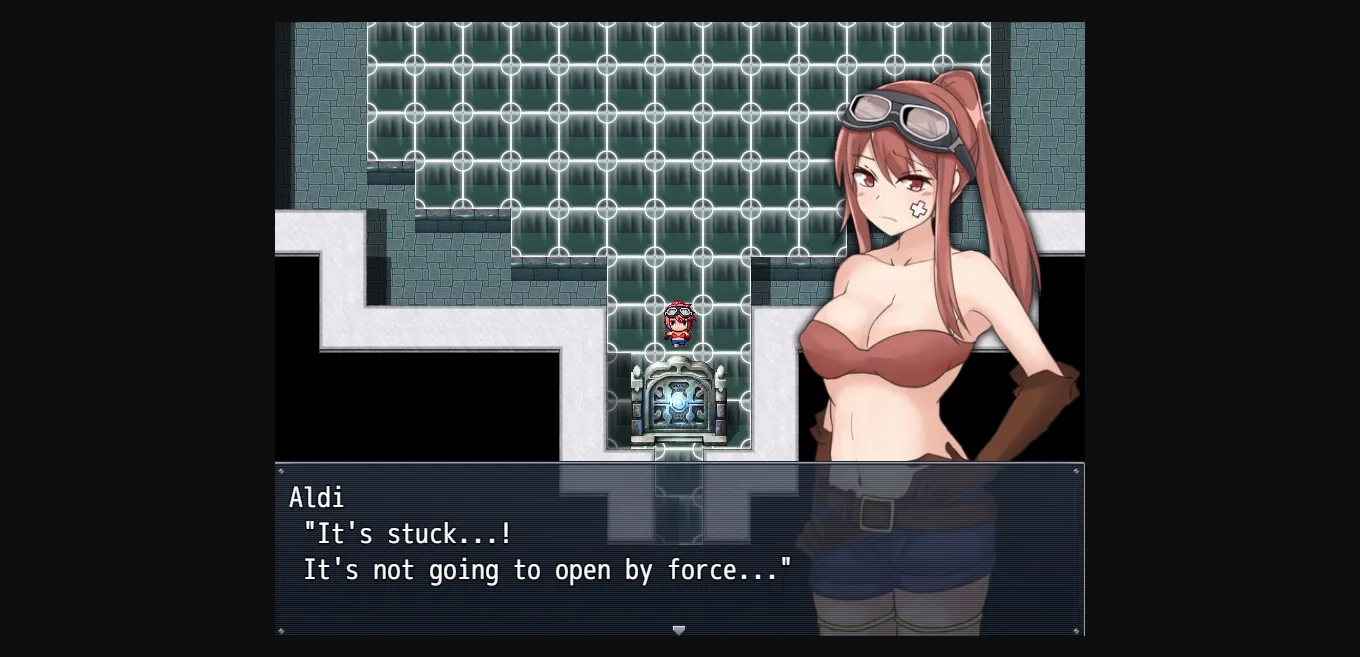Screen dimensions: 1360x657
Task: Click the dialogue continue arrow indicator
Action: point(679,629)
